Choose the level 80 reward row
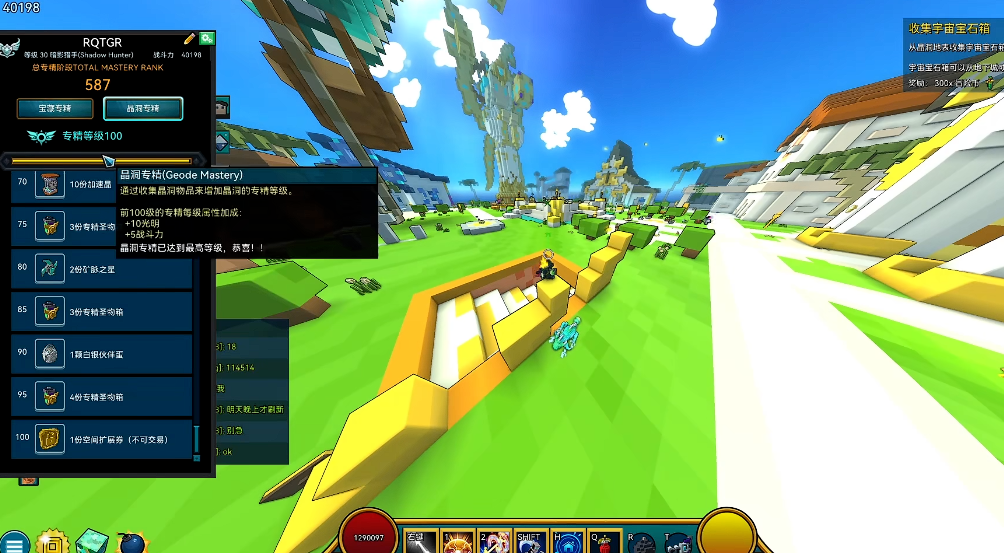 (101, 269)
